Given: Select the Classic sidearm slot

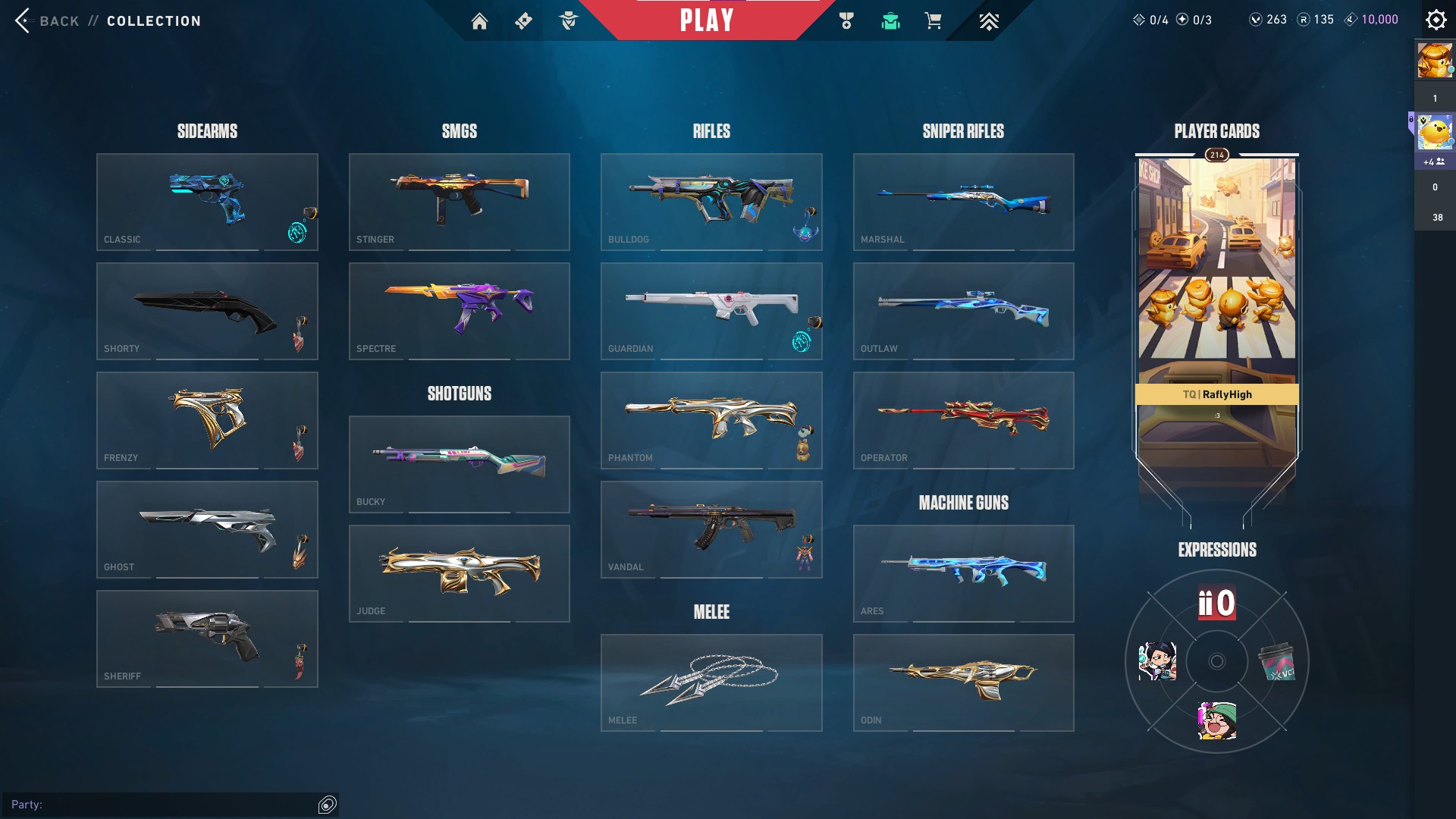Looking at the screenshot, I should [x=207, y=202].
